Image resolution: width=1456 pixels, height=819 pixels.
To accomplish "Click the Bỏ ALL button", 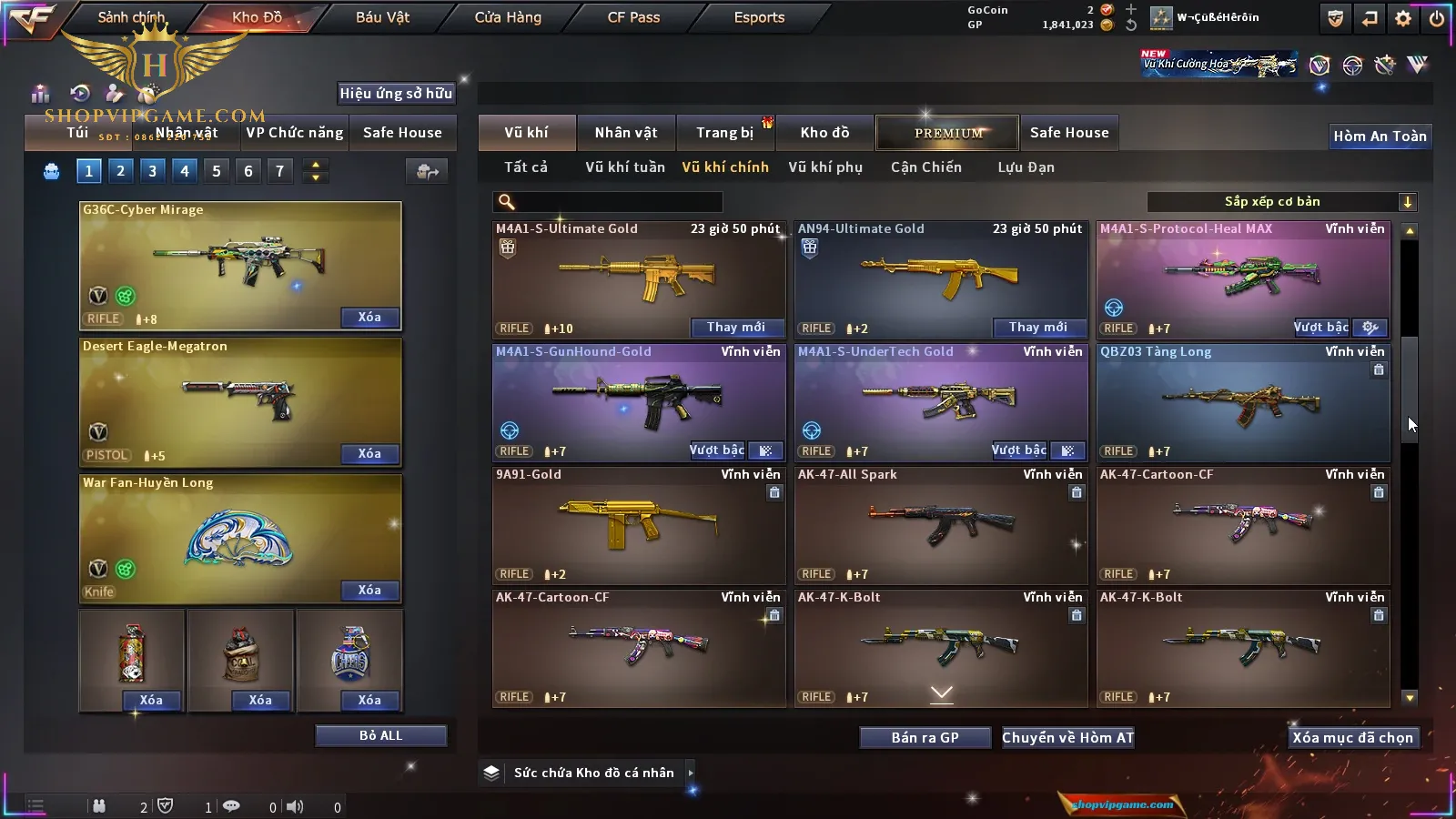I will 380,736.
